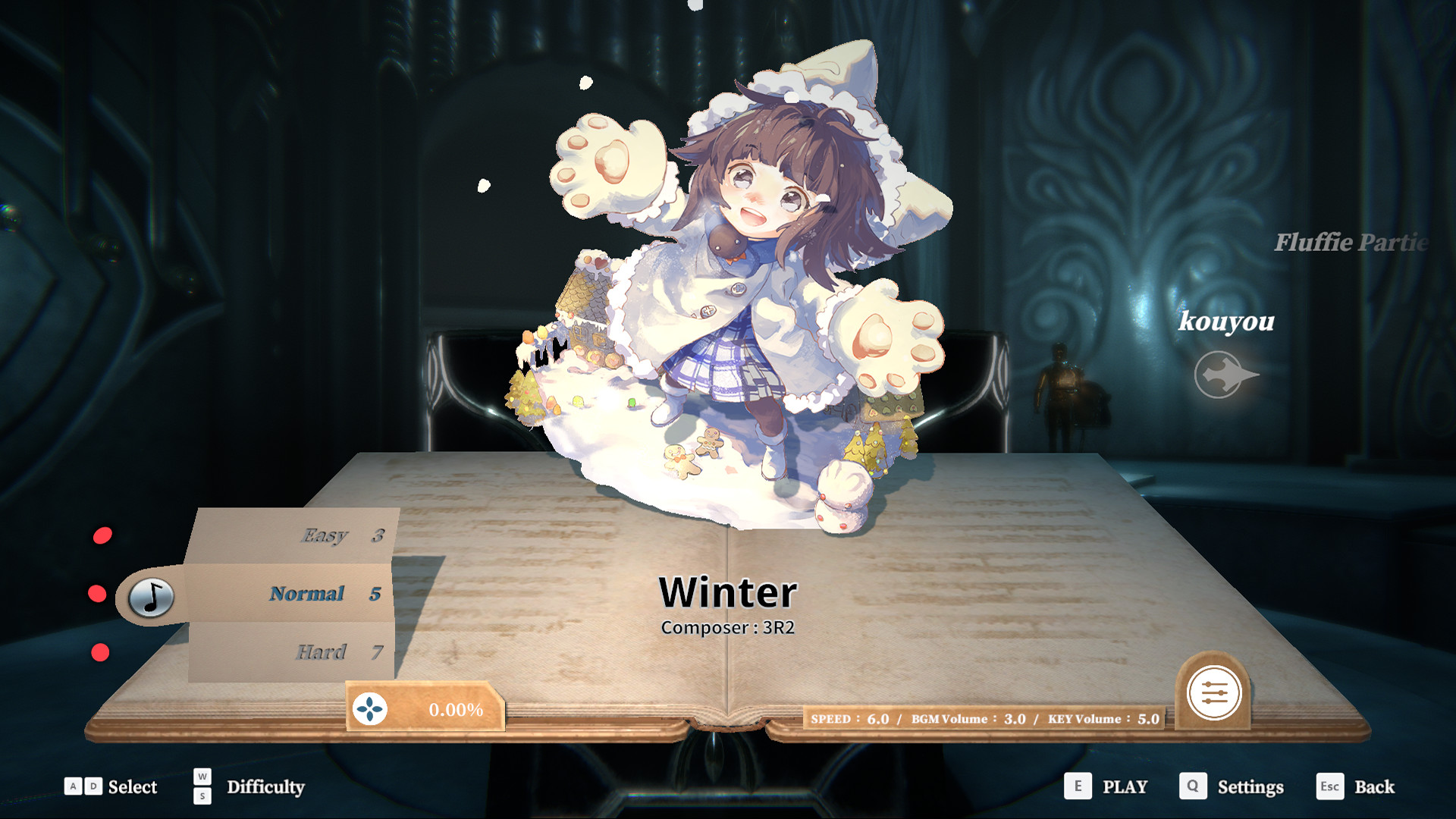Viewport: 1456px width, 819px height.
Task: Click the 0.00% completion badge
Action: [455, 711]
